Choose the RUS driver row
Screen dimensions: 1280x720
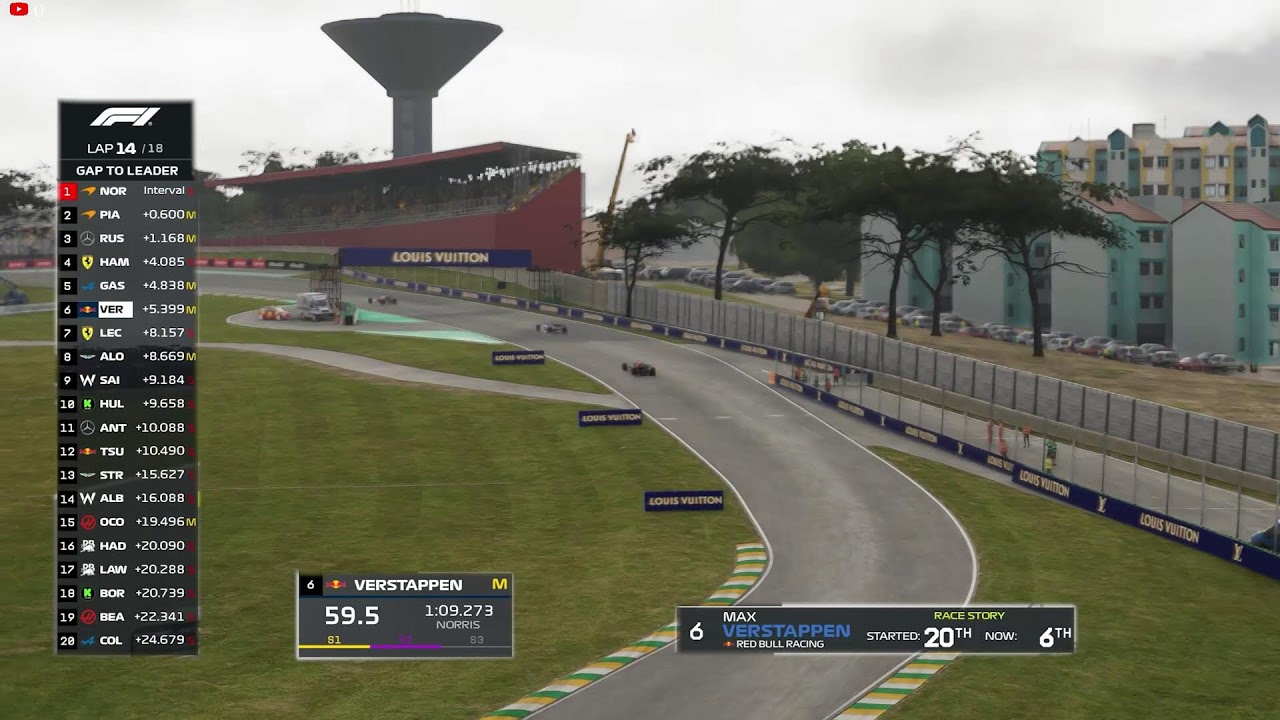(x=126, y=238)
